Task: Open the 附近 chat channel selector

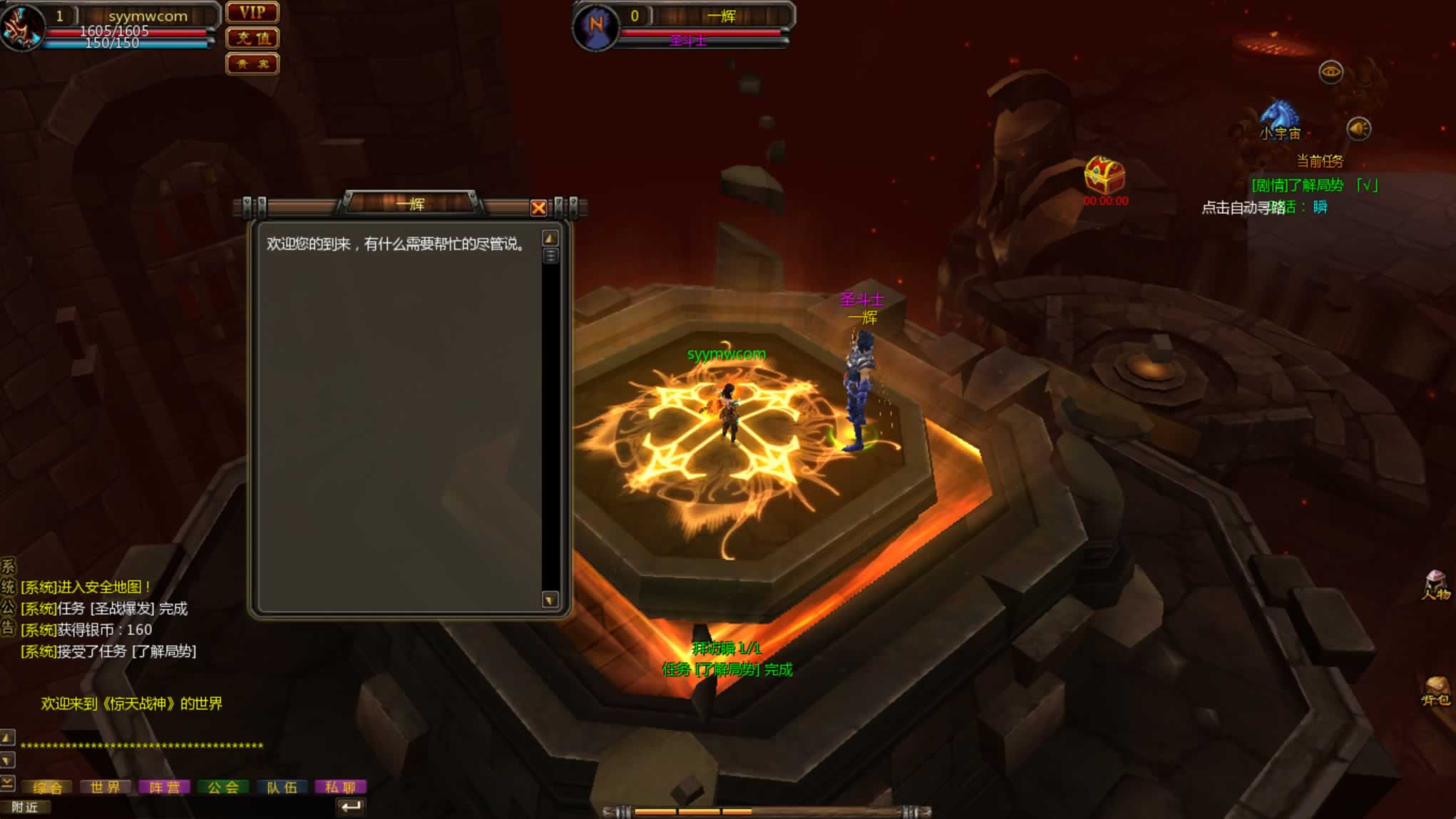Action: pos(26,807)
